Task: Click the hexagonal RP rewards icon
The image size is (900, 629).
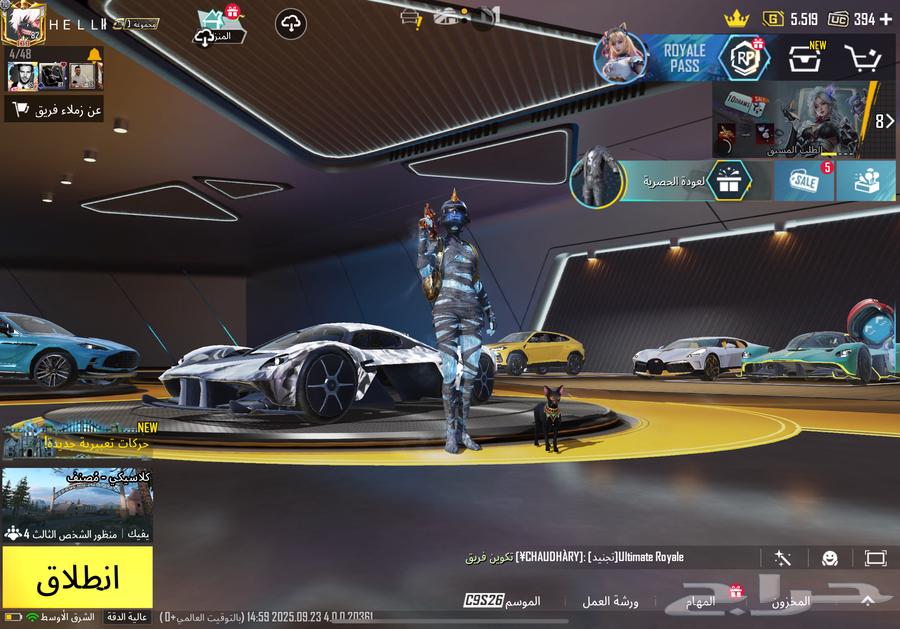Action: (x=744, y=57)
